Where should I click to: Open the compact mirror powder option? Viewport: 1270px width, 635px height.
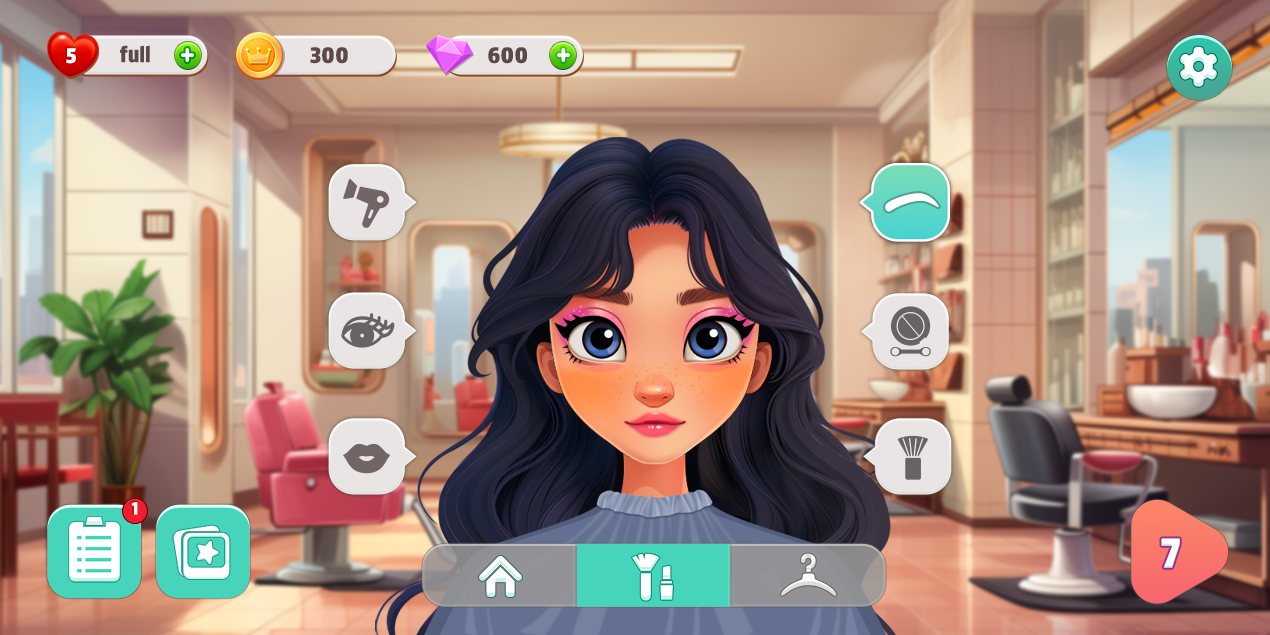[x=910, y=330]
